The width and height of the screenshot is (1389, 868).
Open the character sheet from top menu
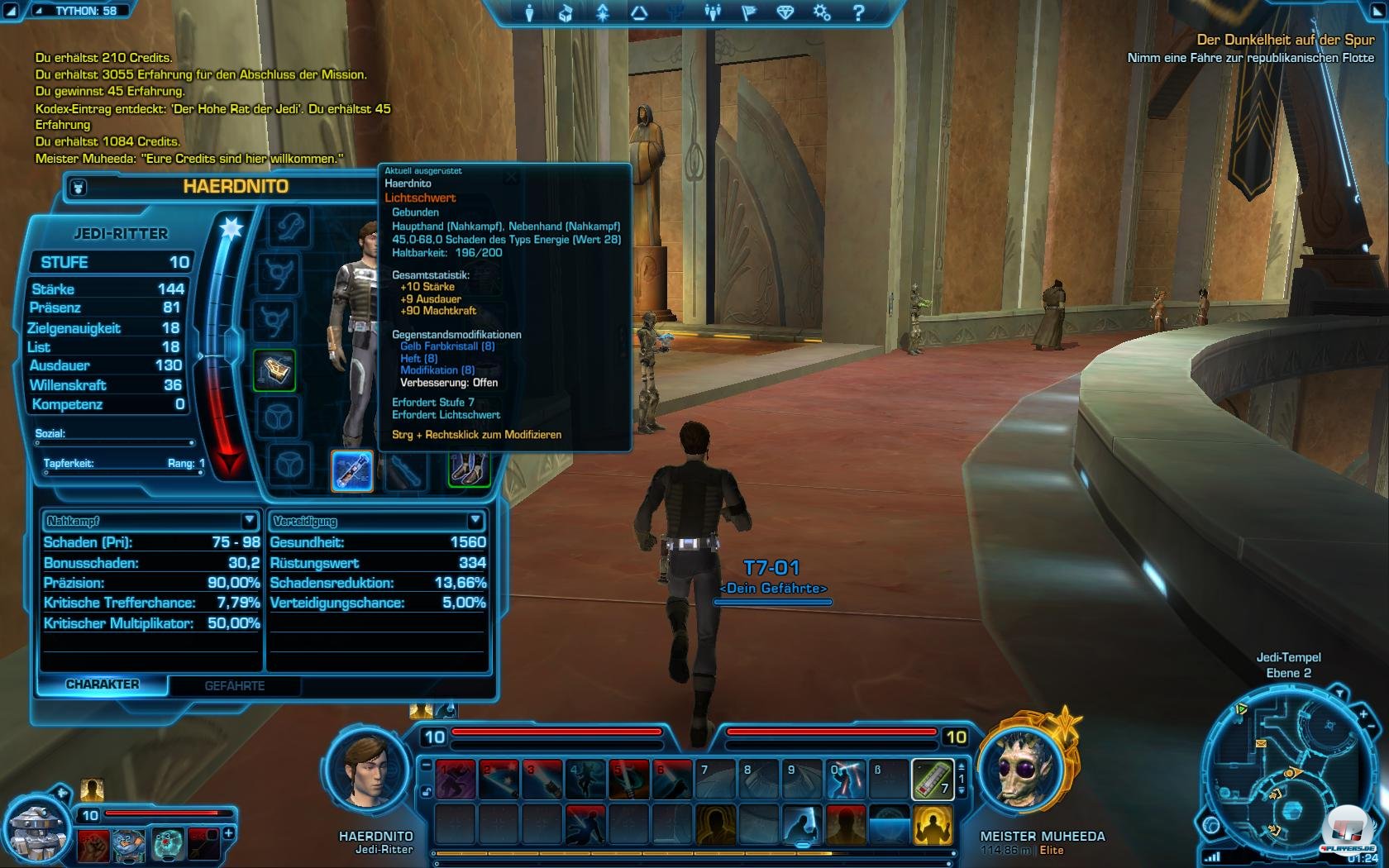coord(529,12)
